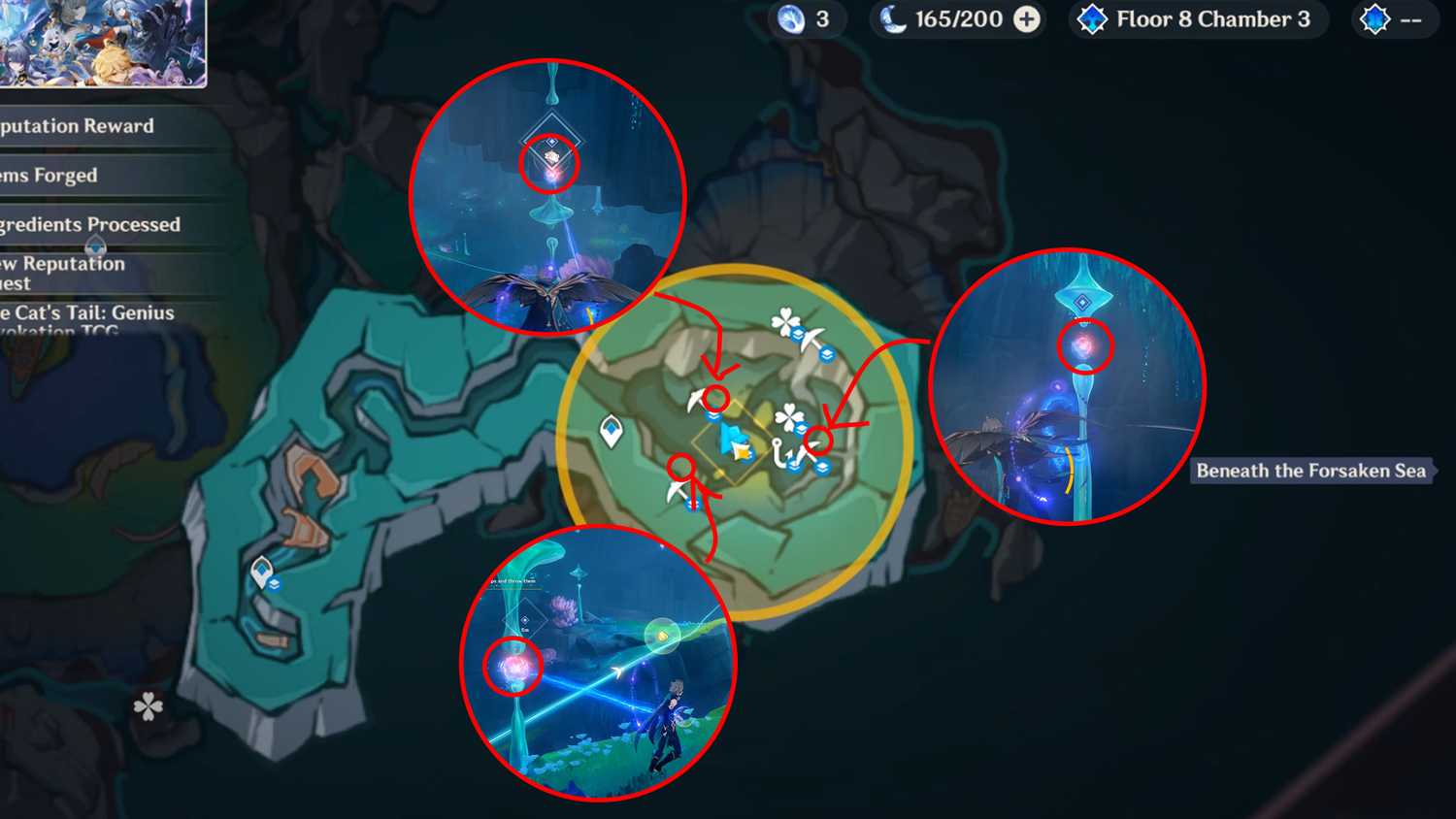
Task: Select the Original Resin moon icon
Action: [x=894, y=18]
